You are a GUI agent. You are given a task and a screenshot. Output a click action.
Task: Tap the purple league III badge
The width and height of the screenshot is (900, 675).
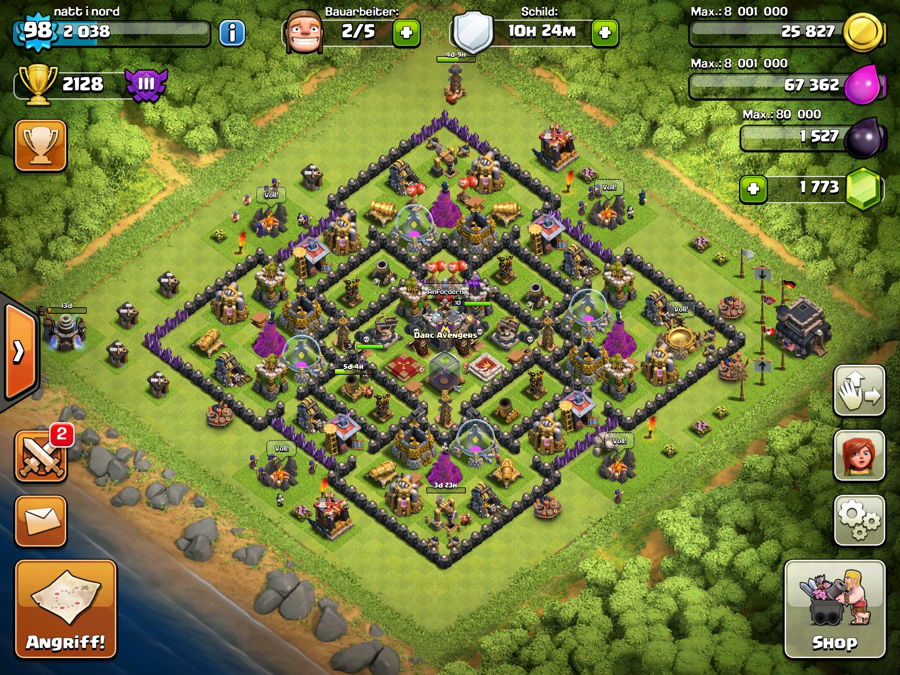pos(146,84)
